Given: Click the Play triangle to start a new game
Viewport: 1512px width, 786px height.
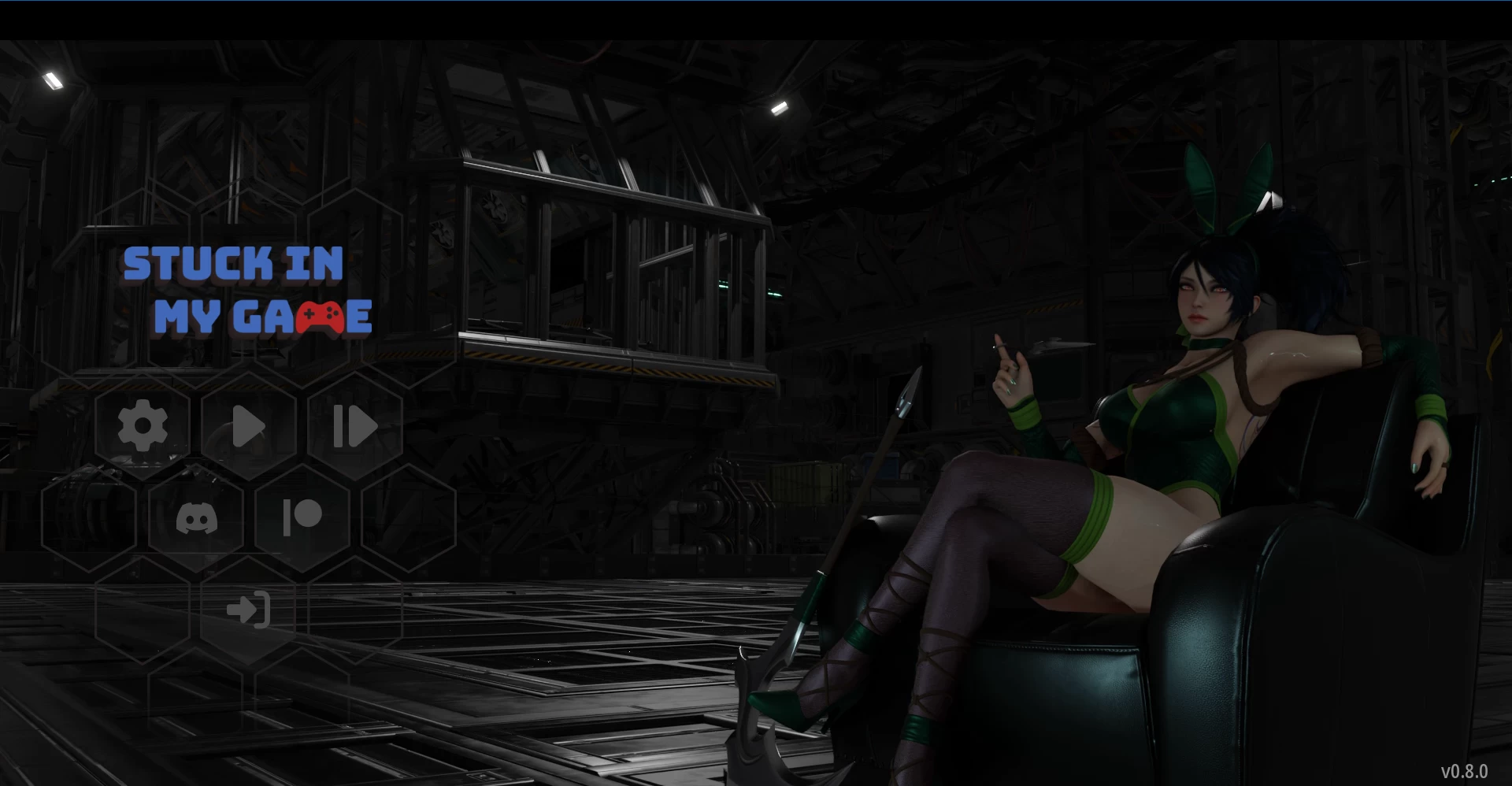Looking at the screenshot, I should click(247, 426).
